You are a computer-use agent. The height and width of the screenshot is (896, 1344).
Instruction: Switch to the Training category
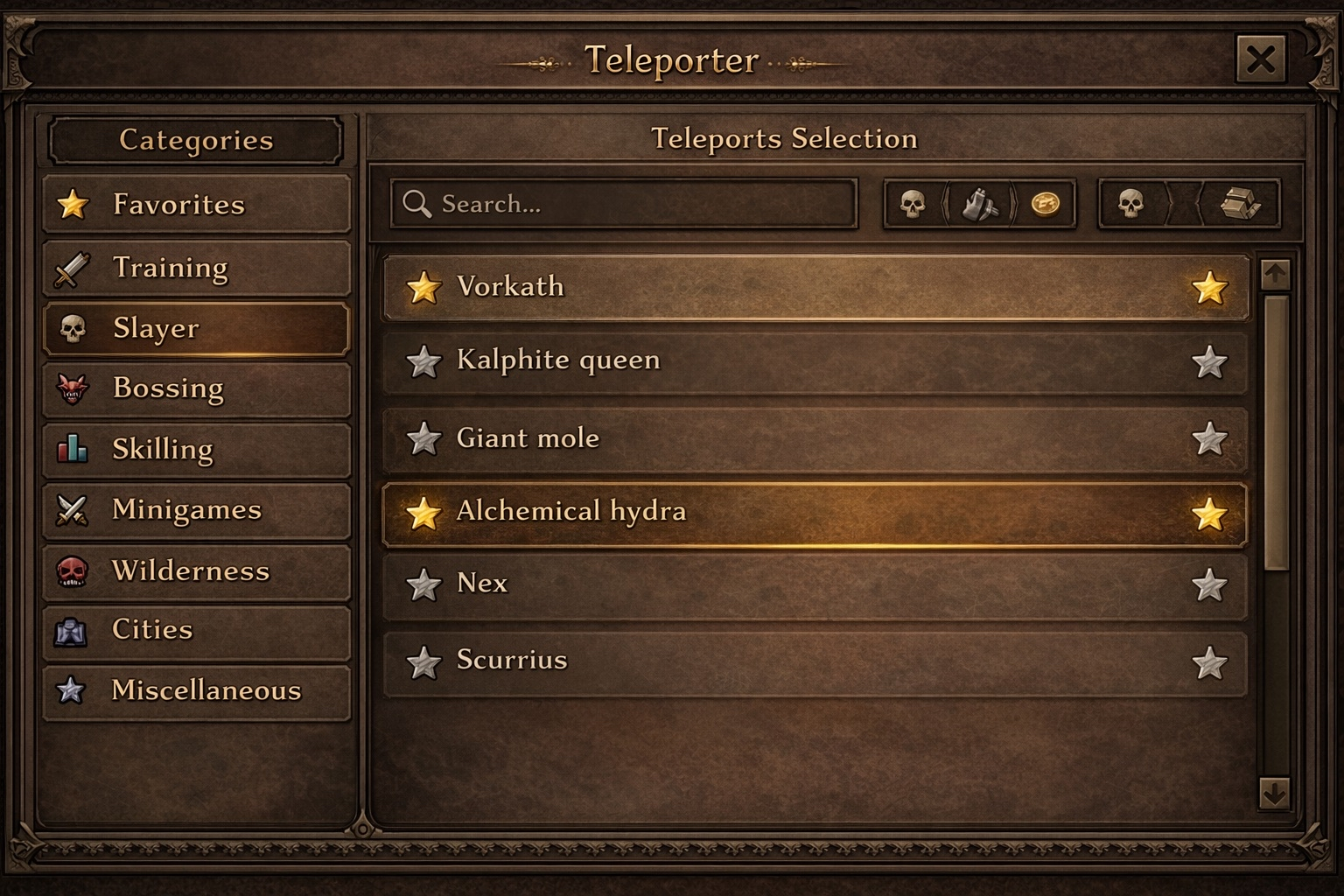tap(197, 268)
